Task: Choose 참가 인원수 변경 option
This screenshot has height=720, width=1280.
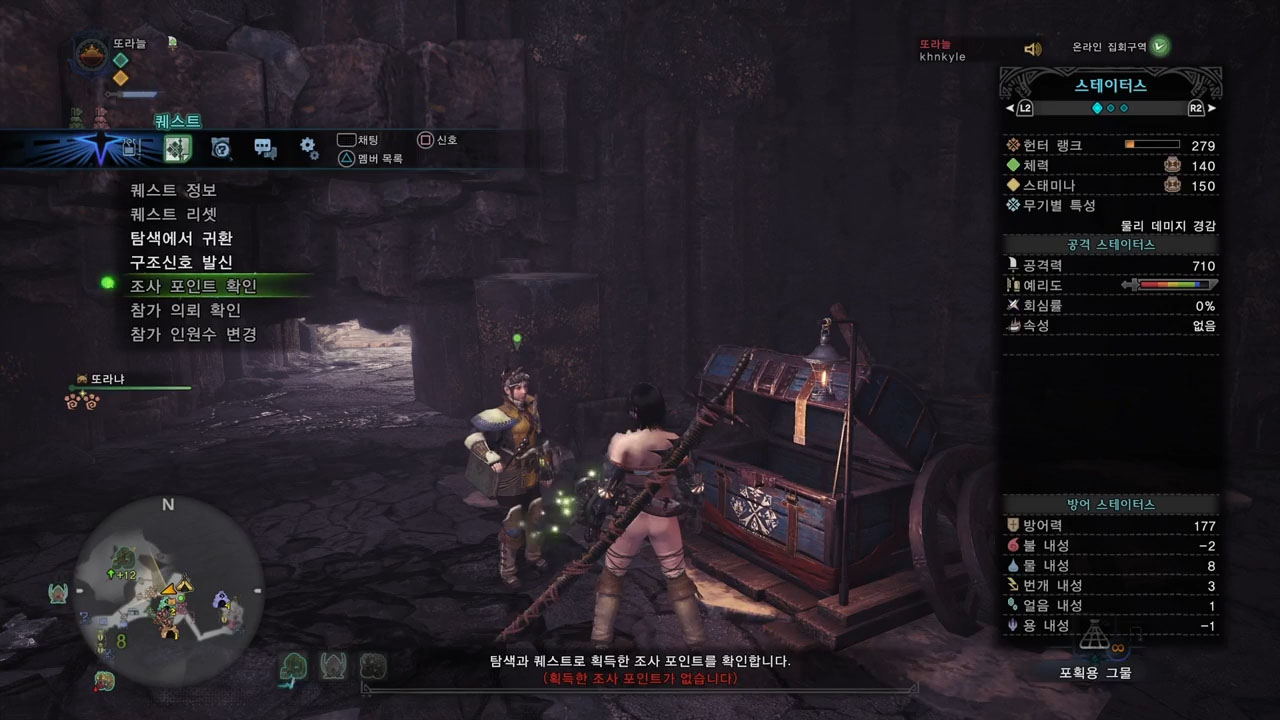Action: [193, 334]
